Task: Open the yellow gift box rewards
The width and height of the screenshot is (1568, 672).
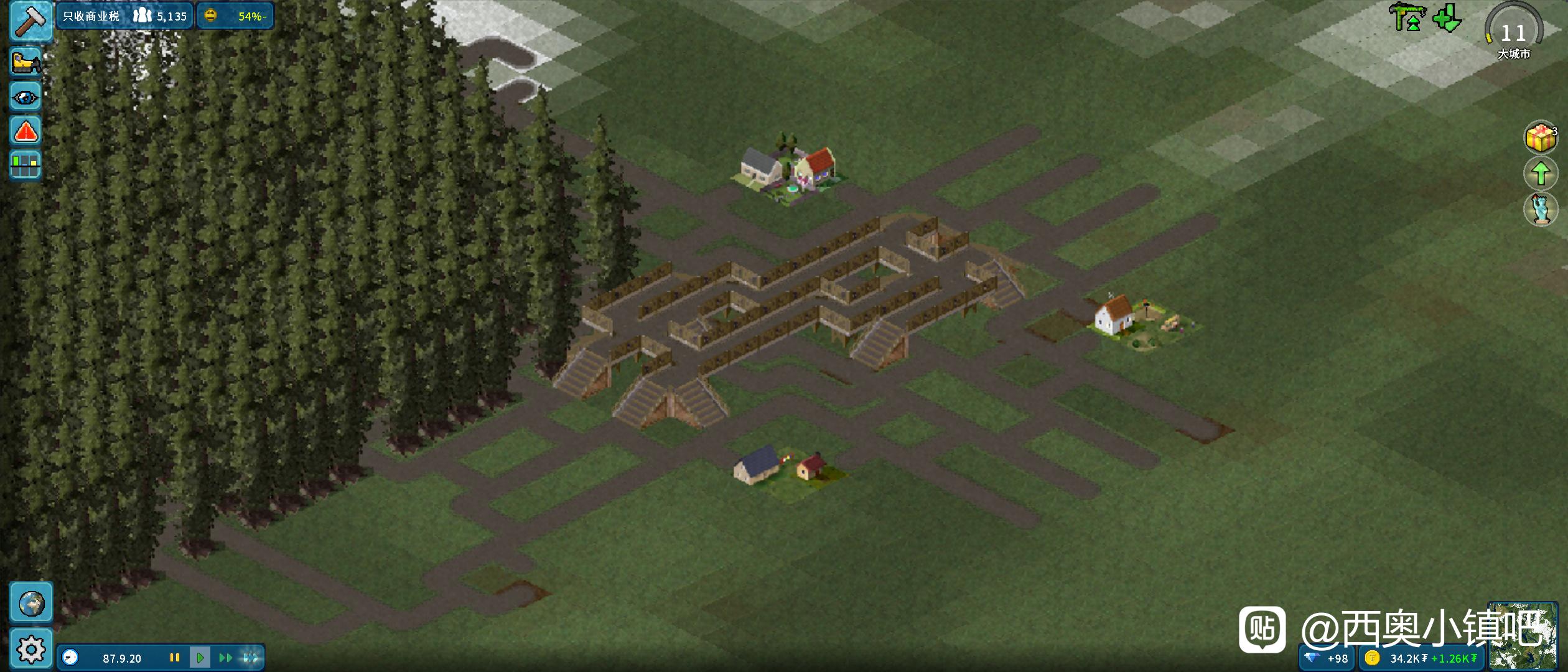Action: click(x=1540, y=138)
